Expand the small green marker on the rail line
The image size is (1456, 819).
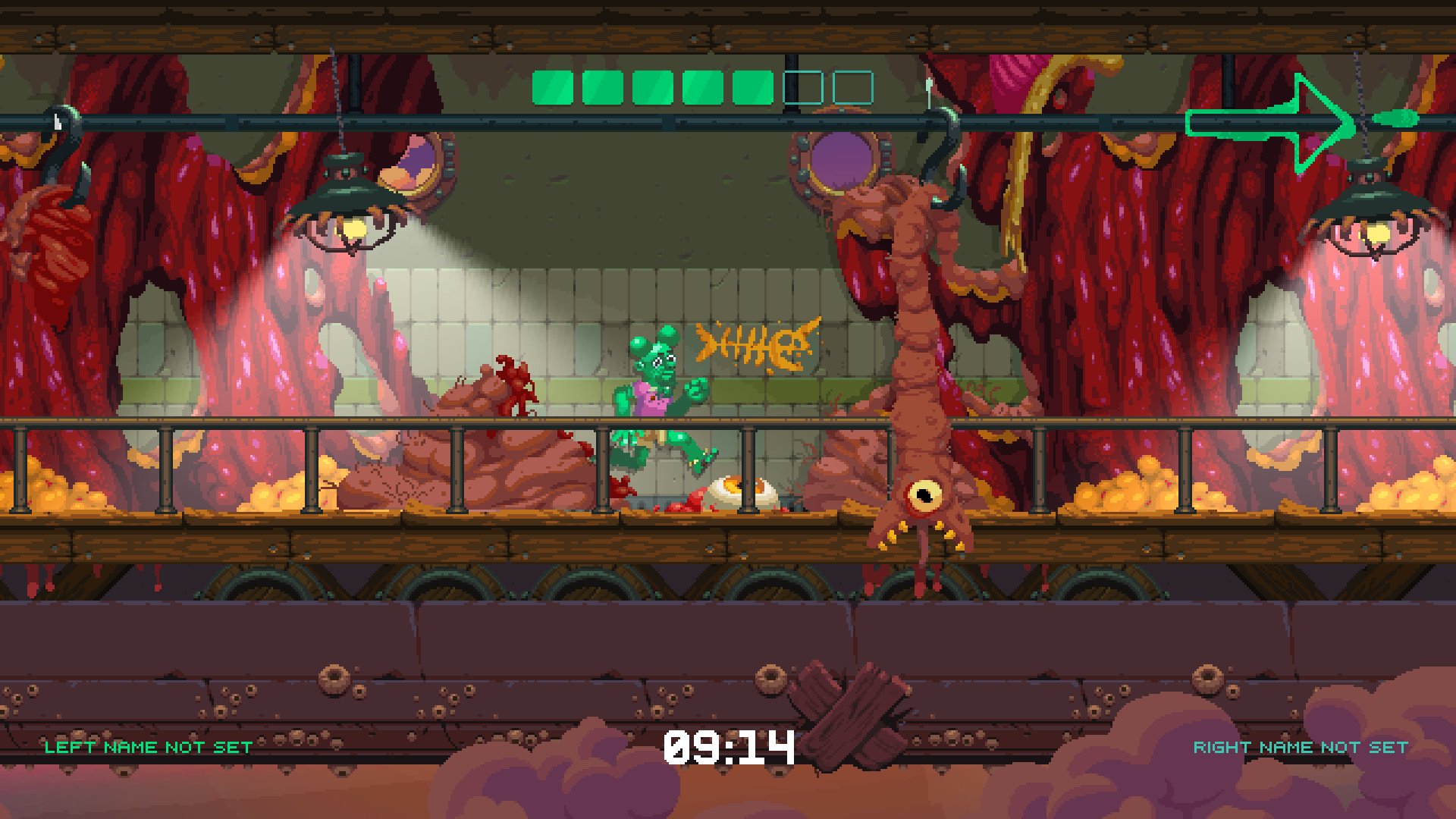tap(1395, 118)
